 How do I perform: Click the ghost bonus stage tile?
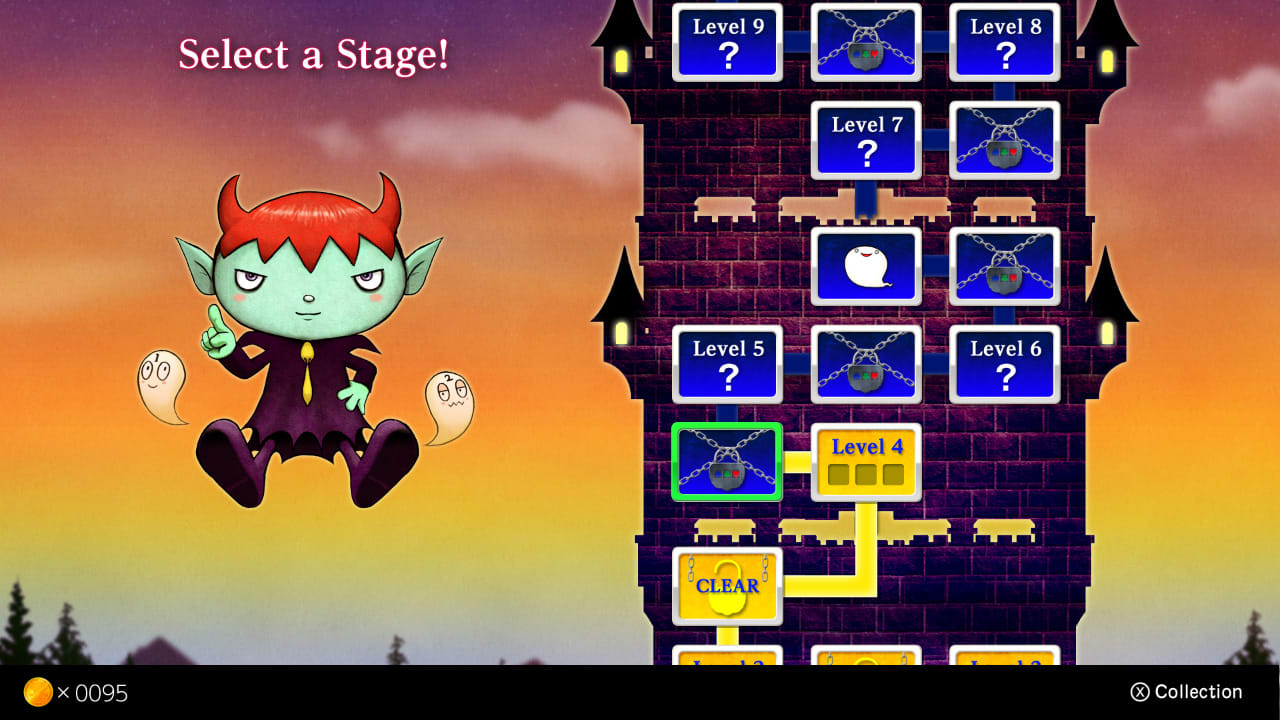pos(866,265)
